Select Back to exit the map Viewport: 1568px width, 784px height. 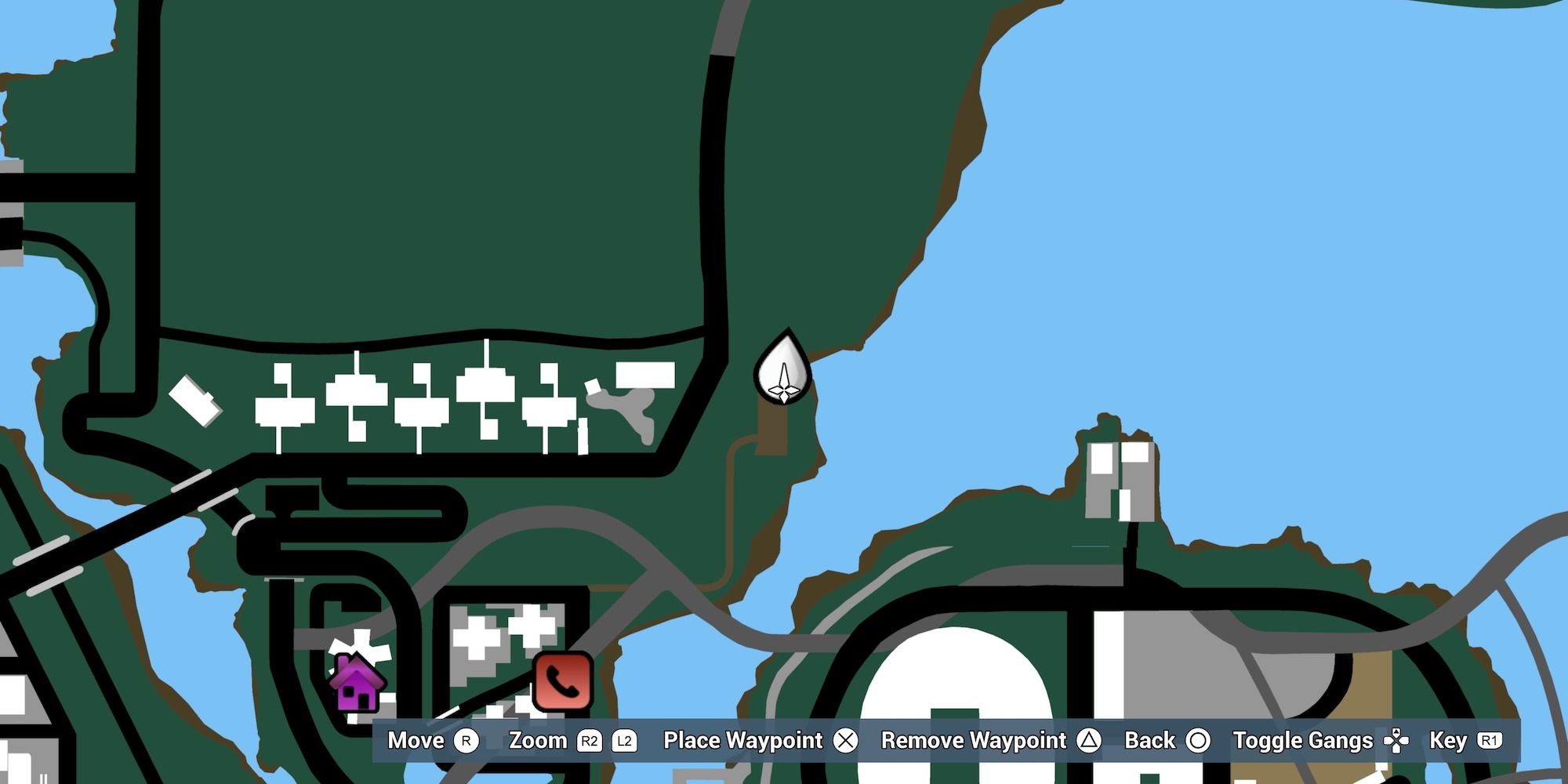click(x=1149, y=739)
